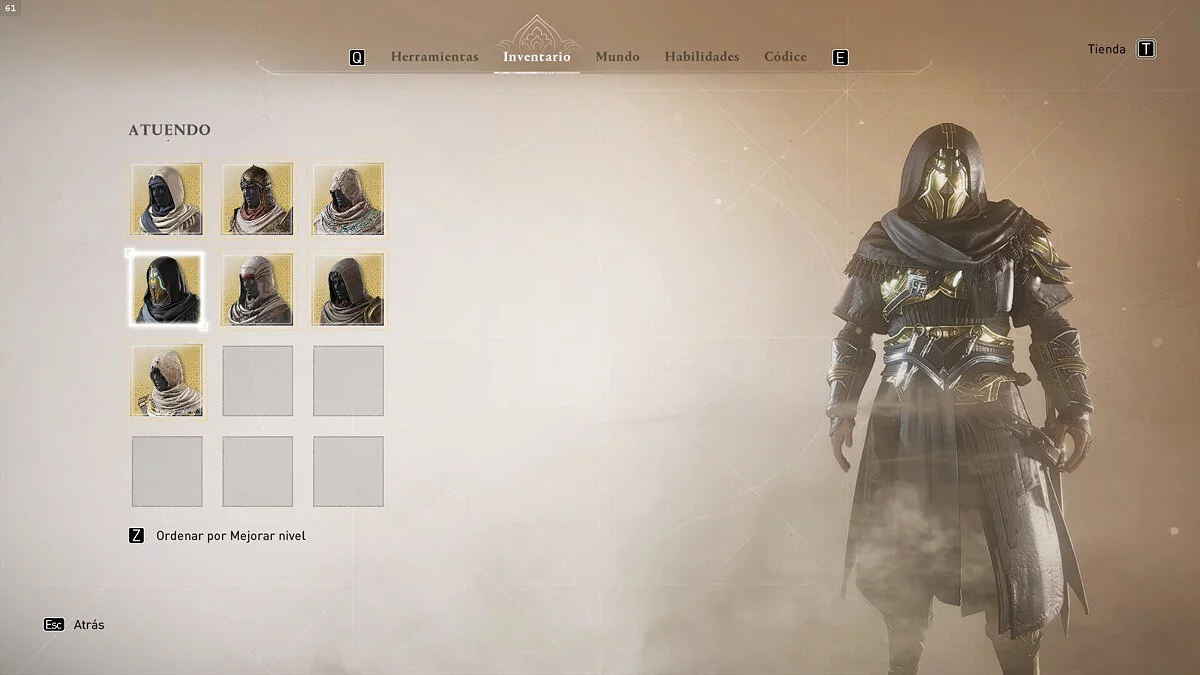
Task: Equip the dark gray-brown hooded outfit
Action: coord(348,289)
